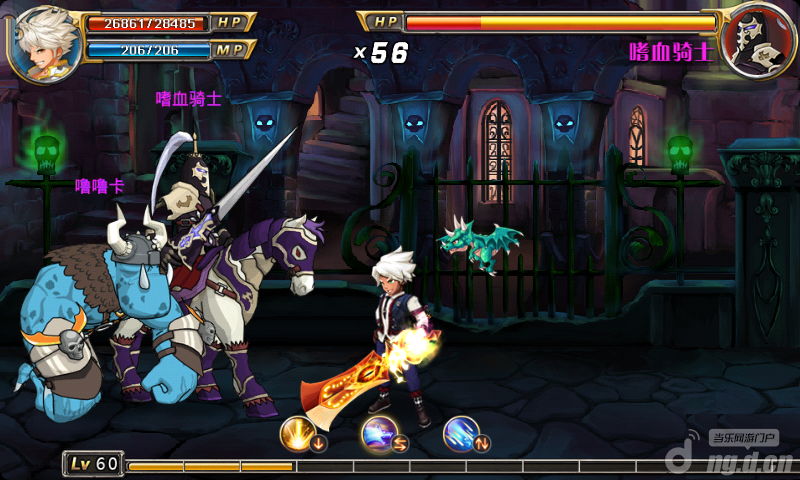800x480 pixels.
Task: Use the white wolf dash skill
Action: coord(380,431)
